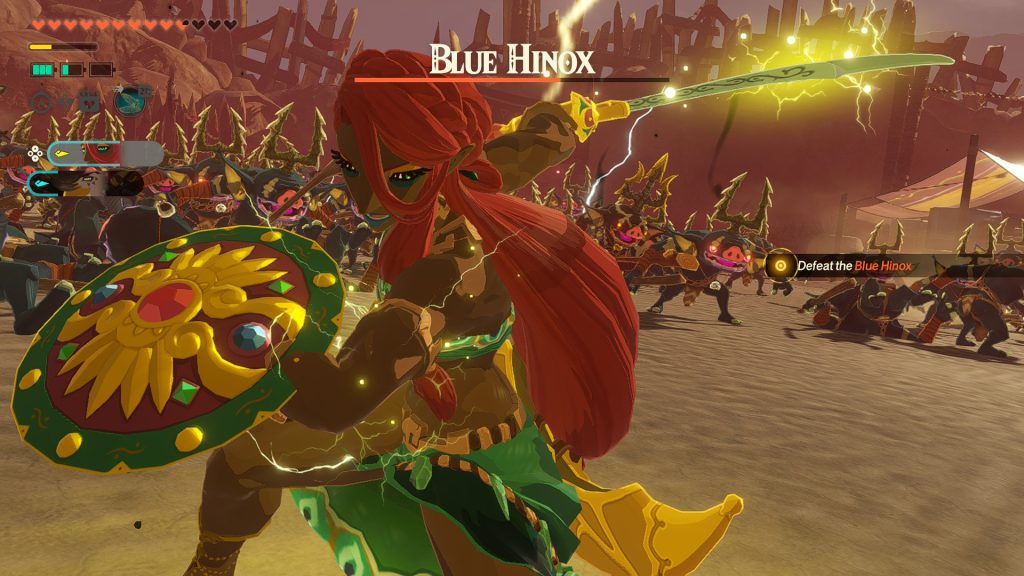Select the second character panel below Urbosa
The width and height of the screenshot is (1024, 576).
(x=85, y=183)
